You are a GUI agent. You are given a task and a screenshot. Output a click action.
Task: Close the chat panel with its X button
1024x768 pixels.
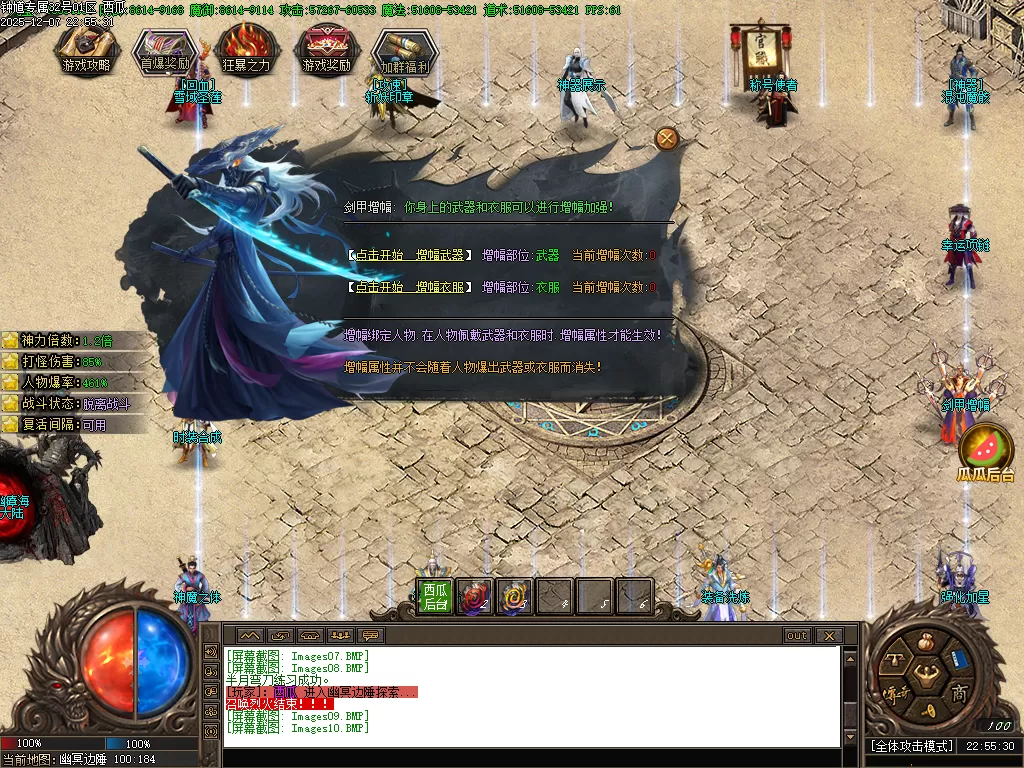point(829,636)
